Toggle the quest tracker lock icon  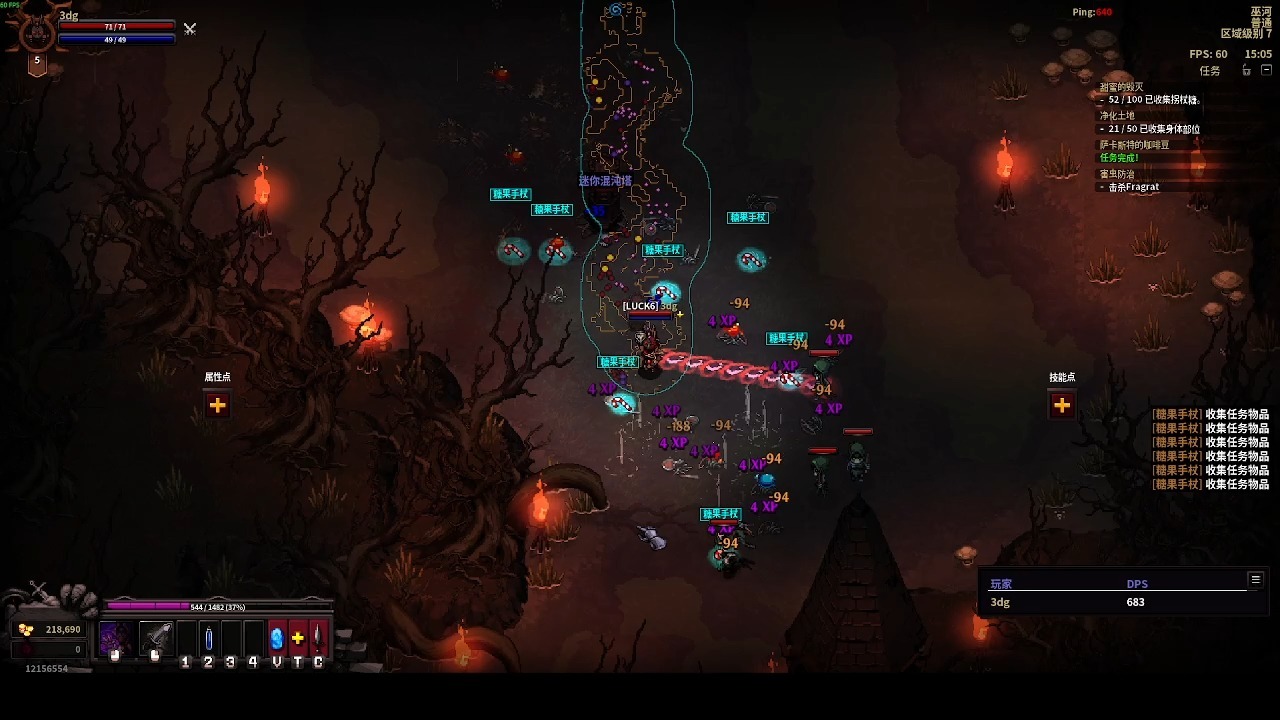click(x=1246, y=71)
